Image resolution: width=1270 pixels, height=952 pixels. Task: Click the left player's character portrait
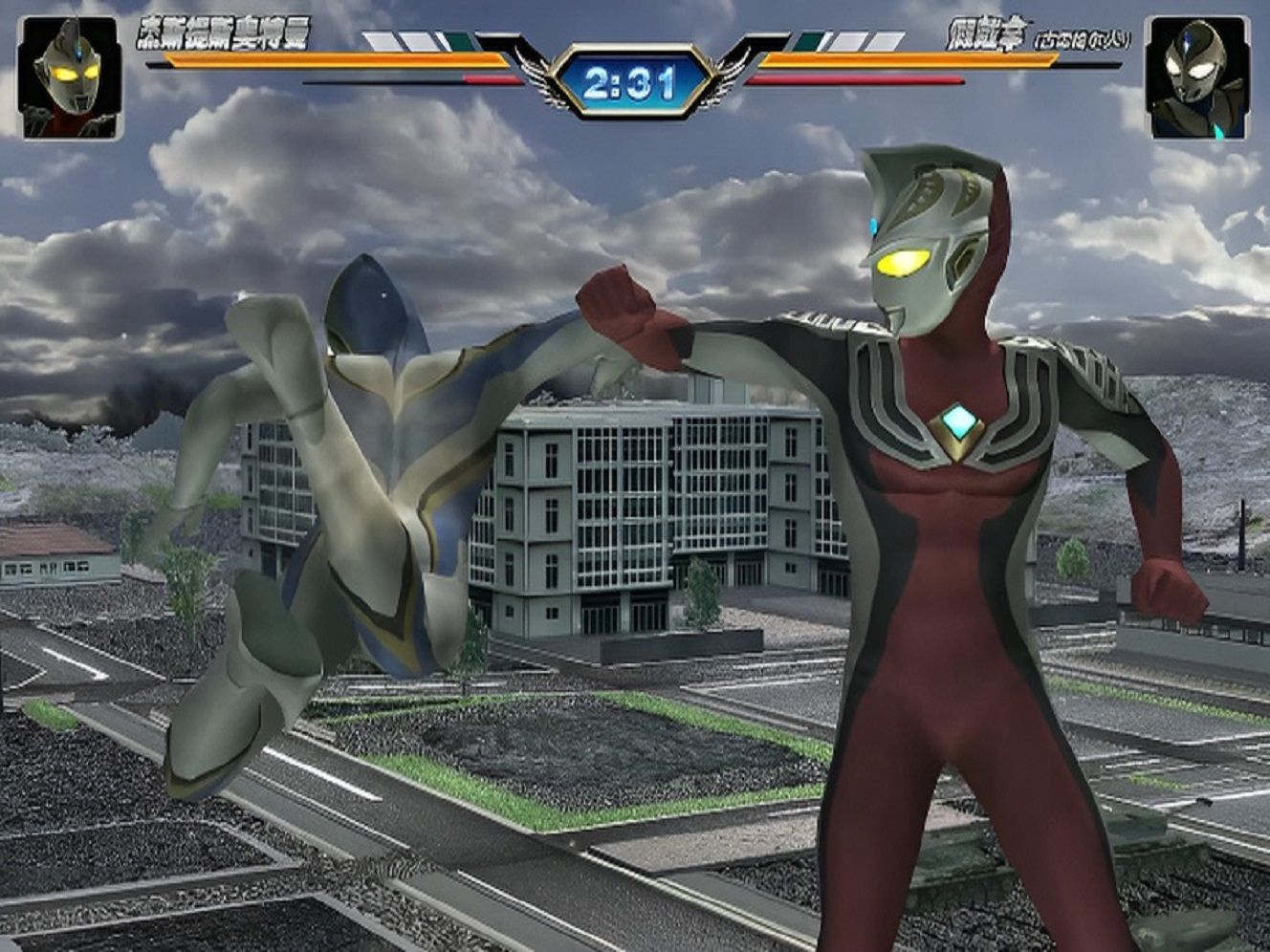coord(70,77)
